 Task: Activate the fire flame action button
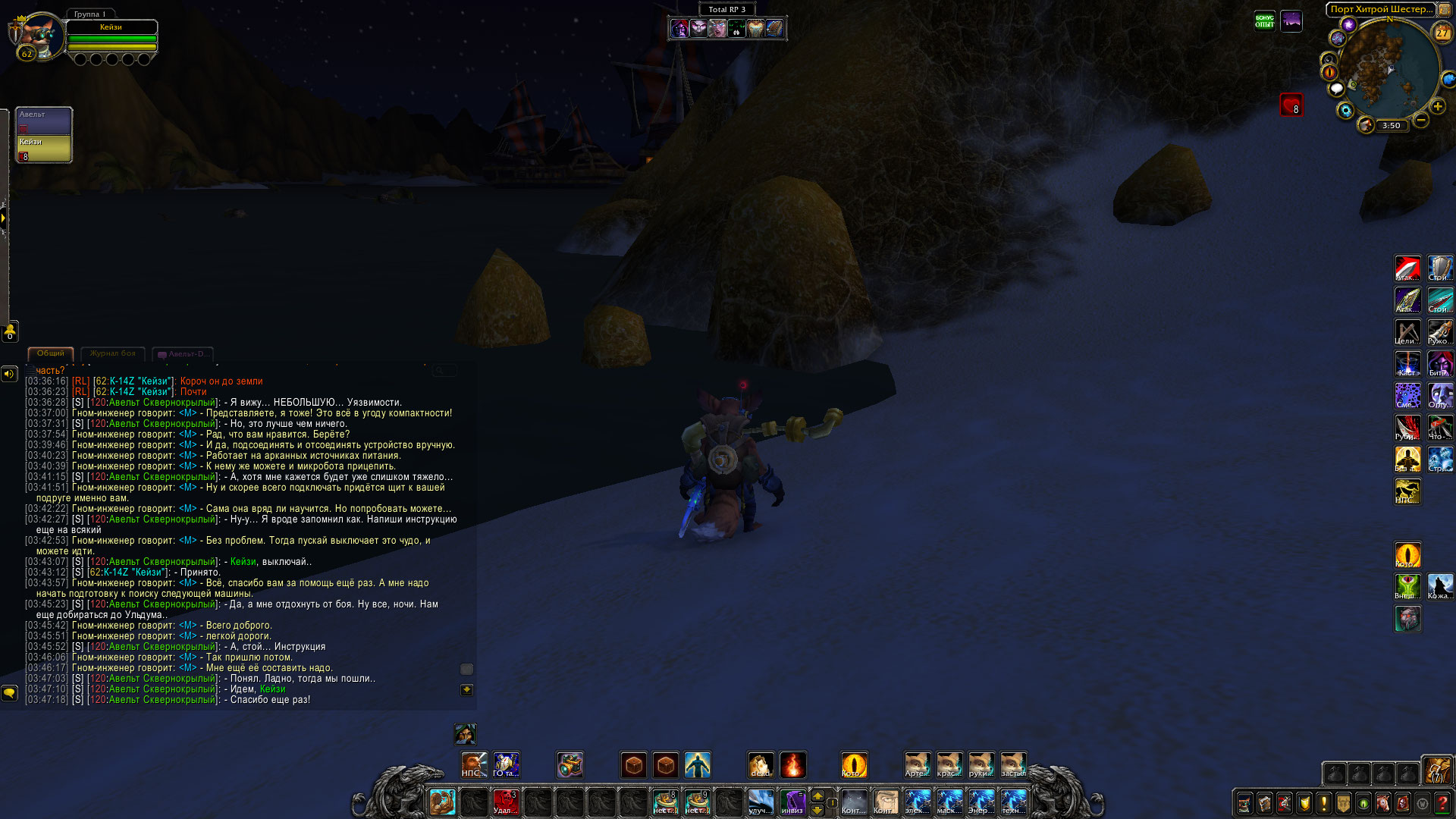792,765
